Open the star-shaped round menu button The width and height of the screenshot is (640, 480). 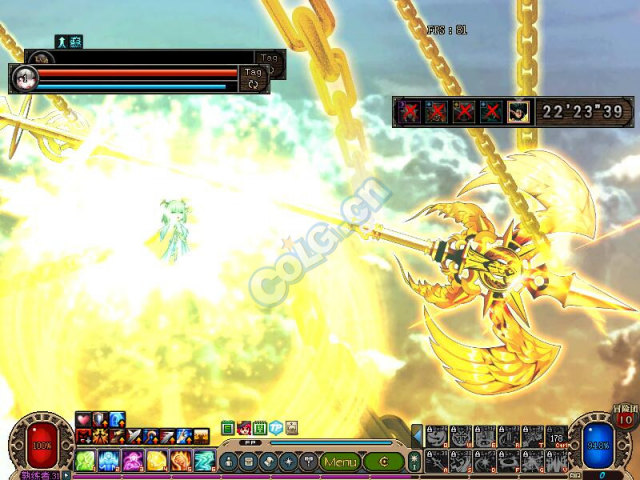click(x=290, y=462)
